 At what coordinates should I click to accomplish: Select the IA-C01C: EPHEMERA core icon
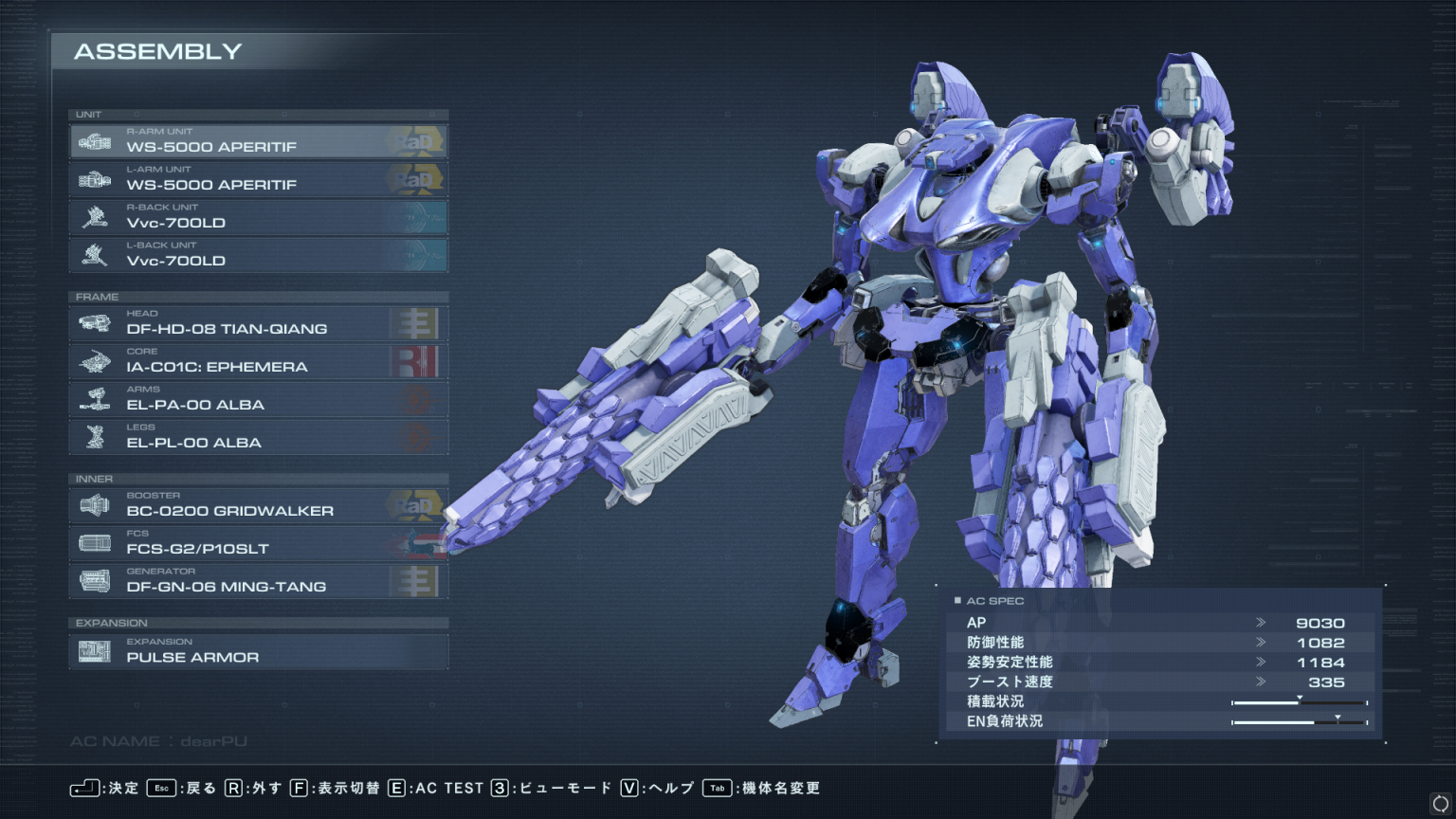coord(95,359)
